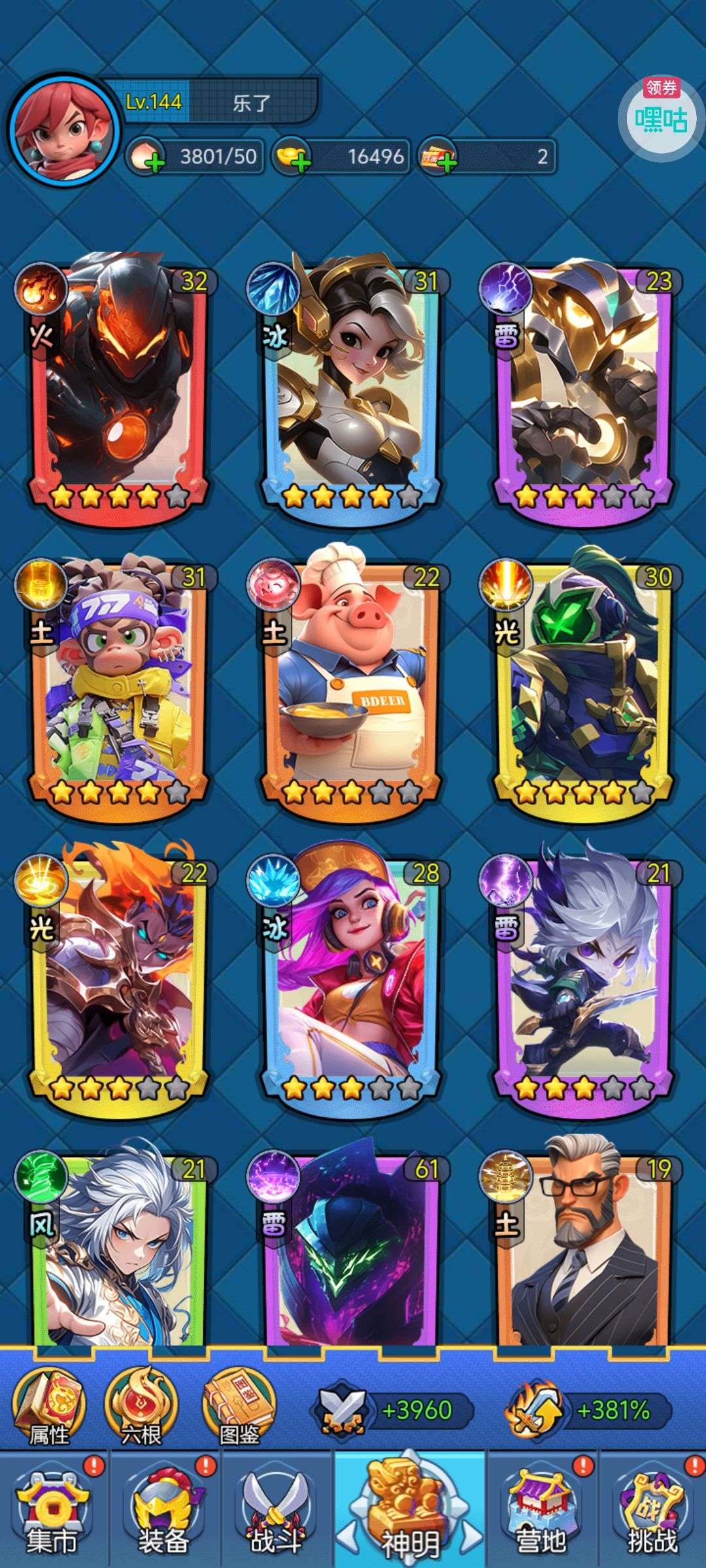Open the 六根 flame icon
Image resolution: width=706 pixels, height=1568 pixels.
[141, 1406]
